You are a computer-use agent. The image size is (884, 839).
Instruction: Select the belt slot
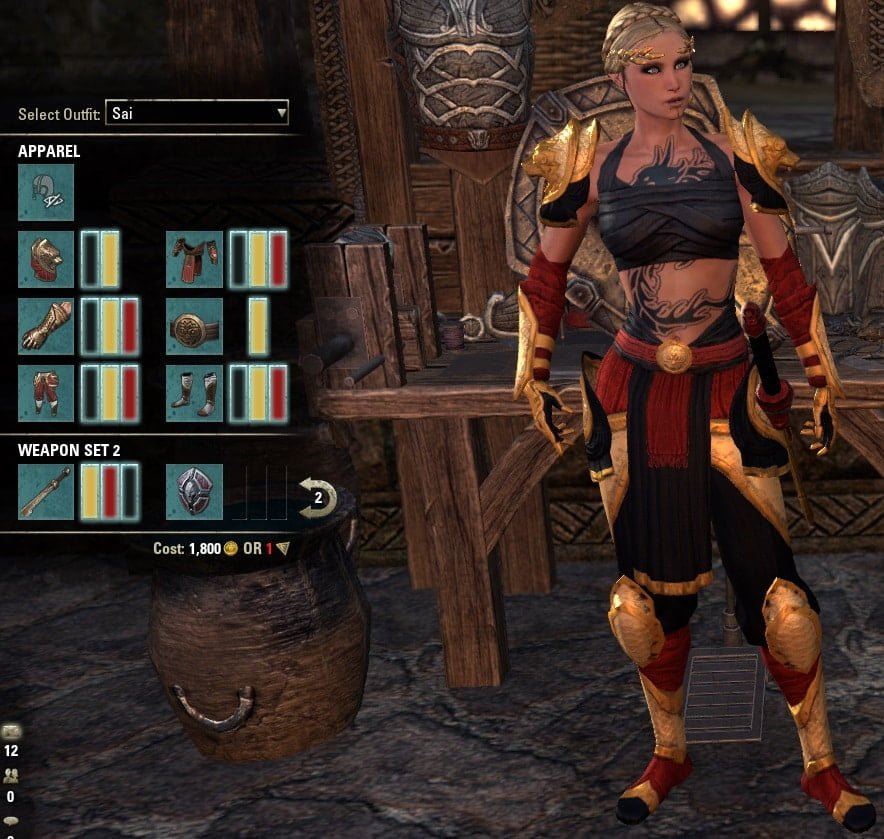point(194,325)
